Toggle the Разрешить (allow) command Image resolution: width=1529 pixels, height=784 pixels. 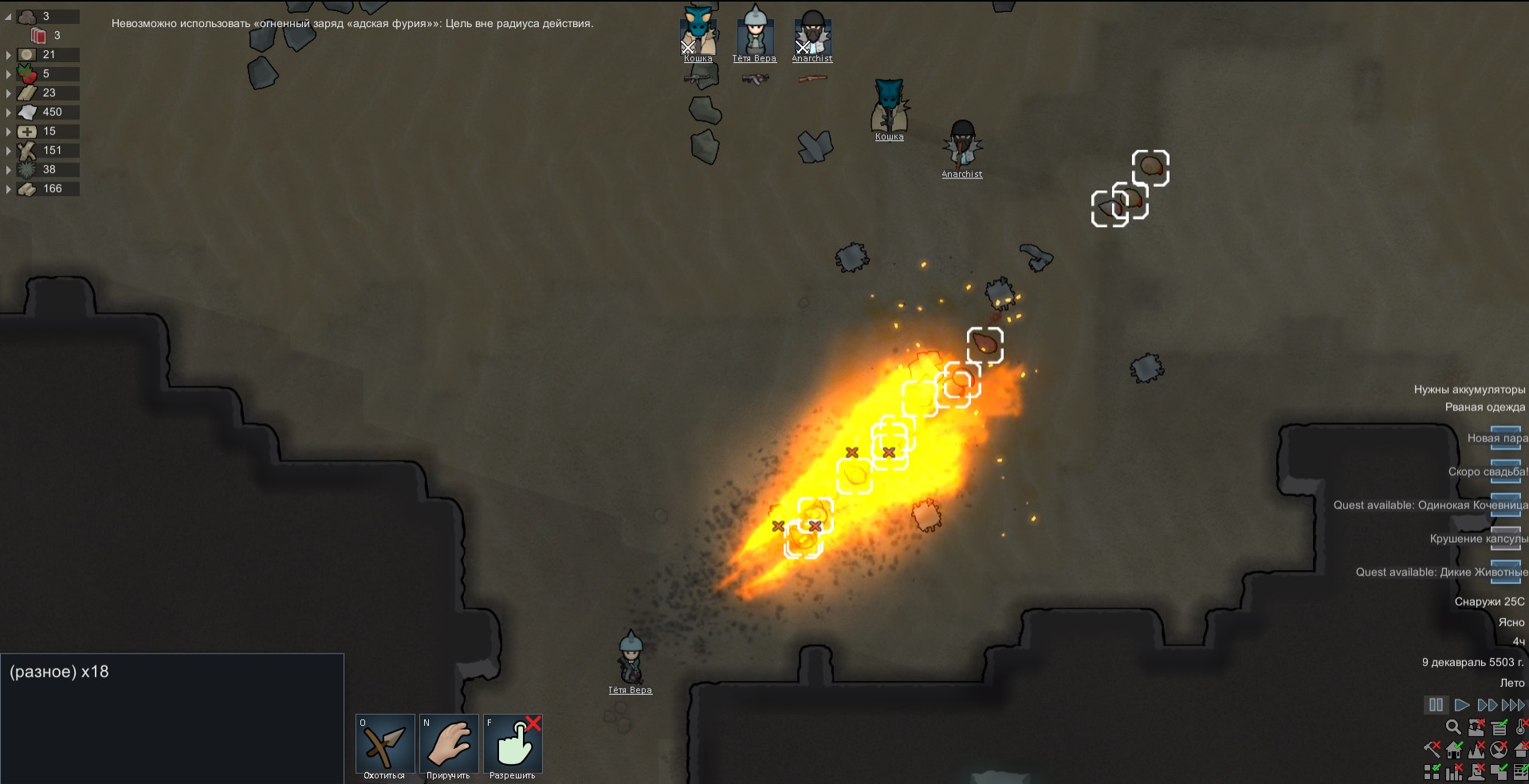513,744
